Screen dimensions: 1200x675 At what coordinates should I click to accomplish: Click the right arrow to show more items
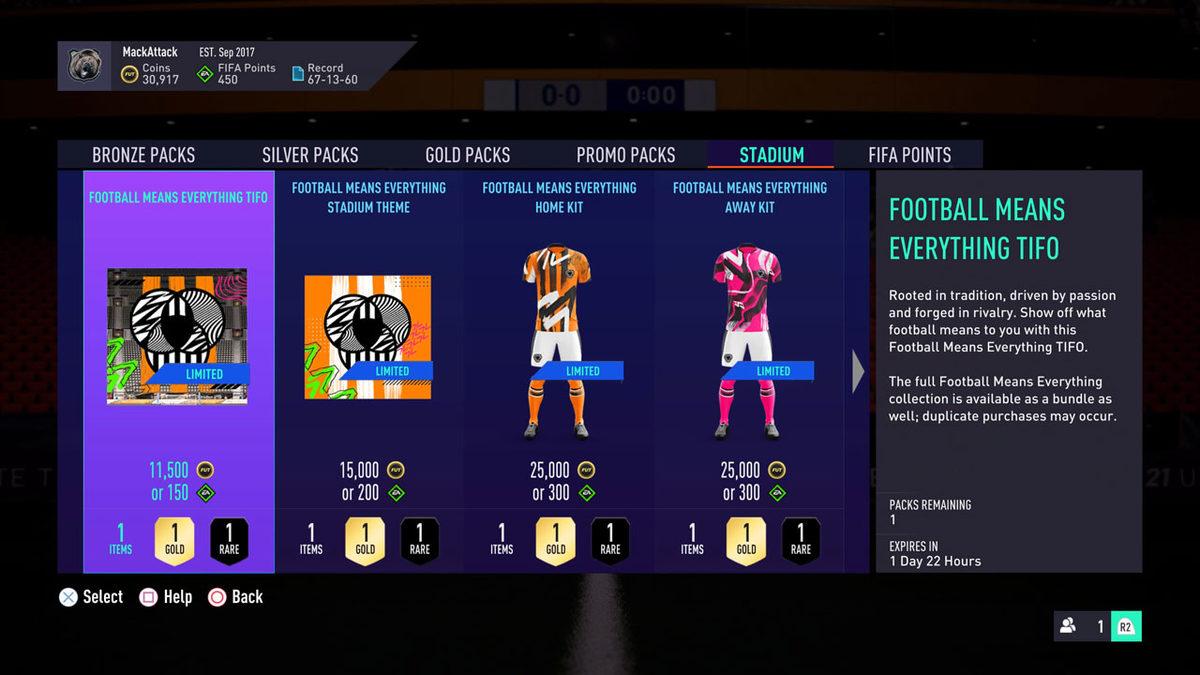point(858,372)
